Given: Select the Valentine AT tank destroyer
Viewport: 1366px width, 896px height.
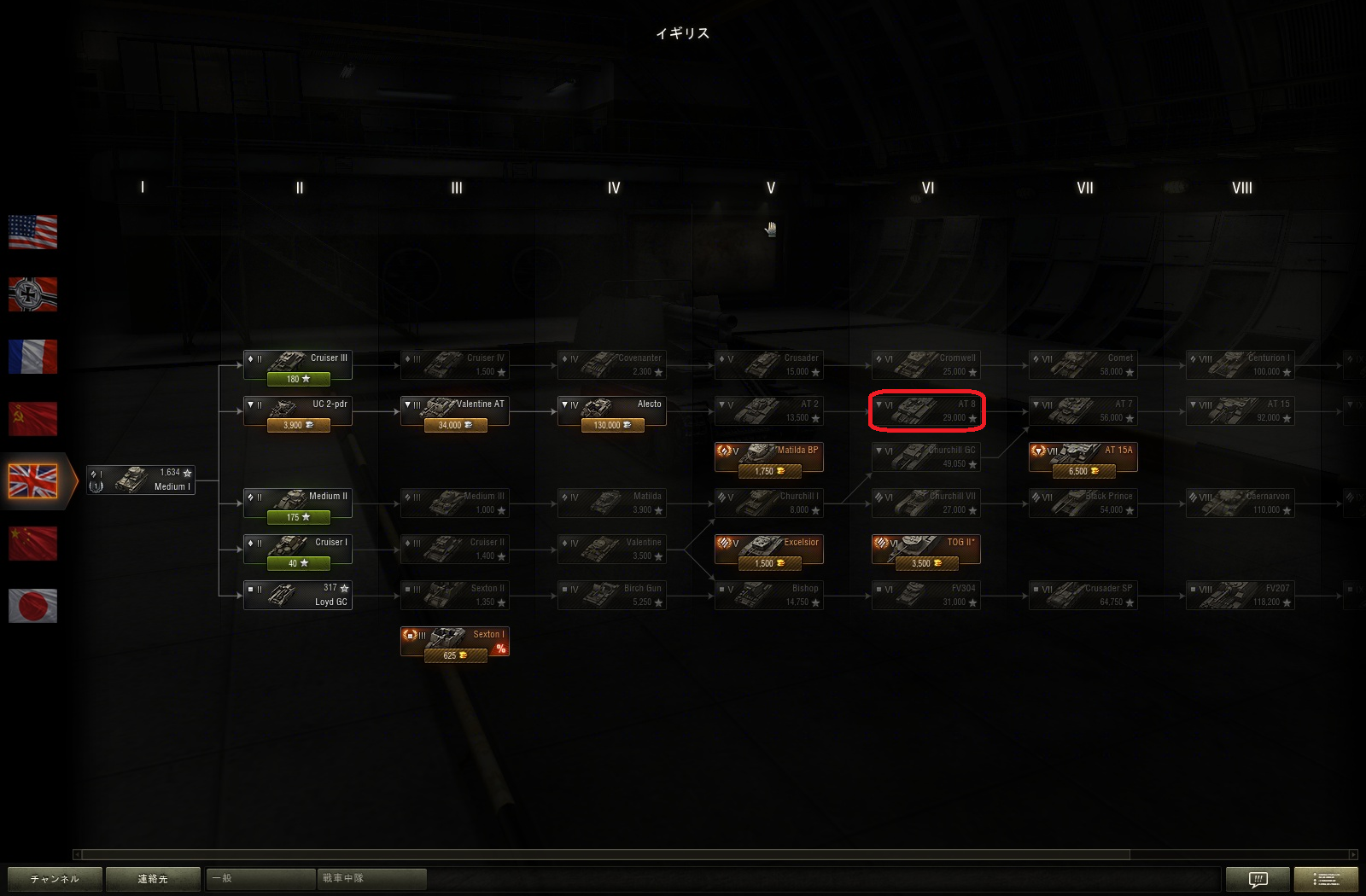Looking at the screenshot, I should pyautogui.click(x=455, y=411).
